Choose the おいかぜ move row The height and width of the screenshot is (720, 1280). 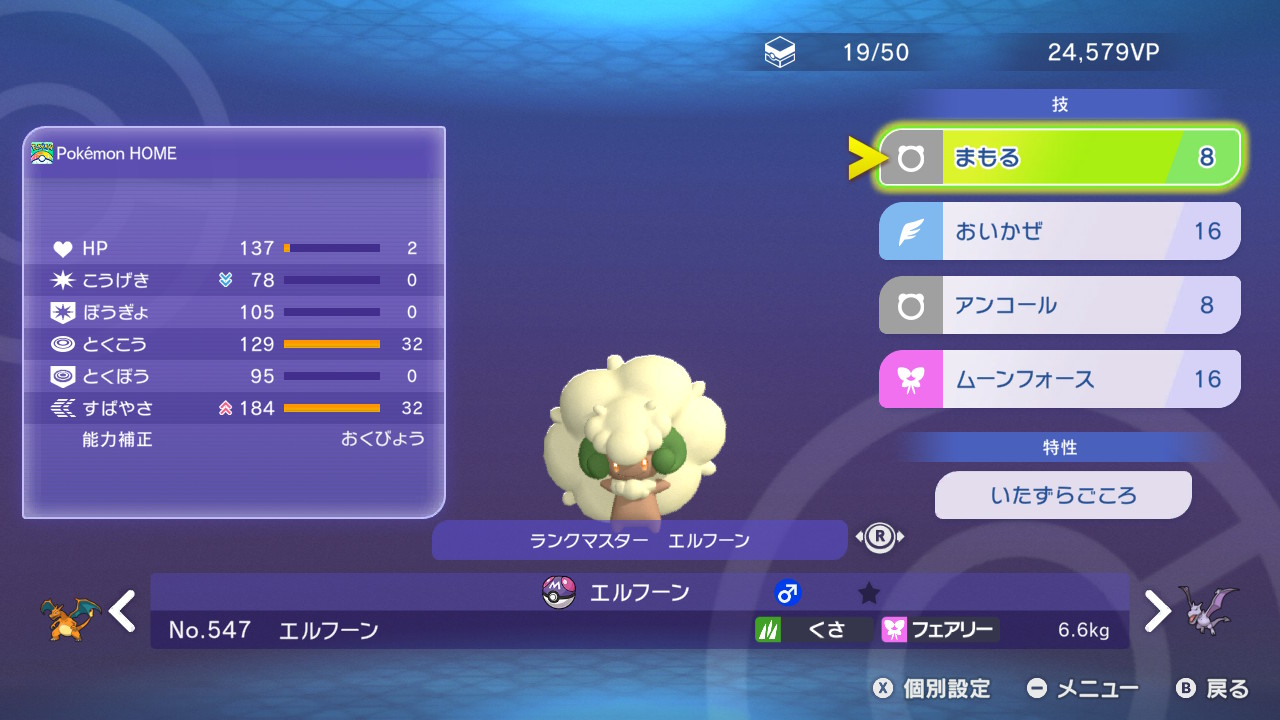tap(1060, 231)
